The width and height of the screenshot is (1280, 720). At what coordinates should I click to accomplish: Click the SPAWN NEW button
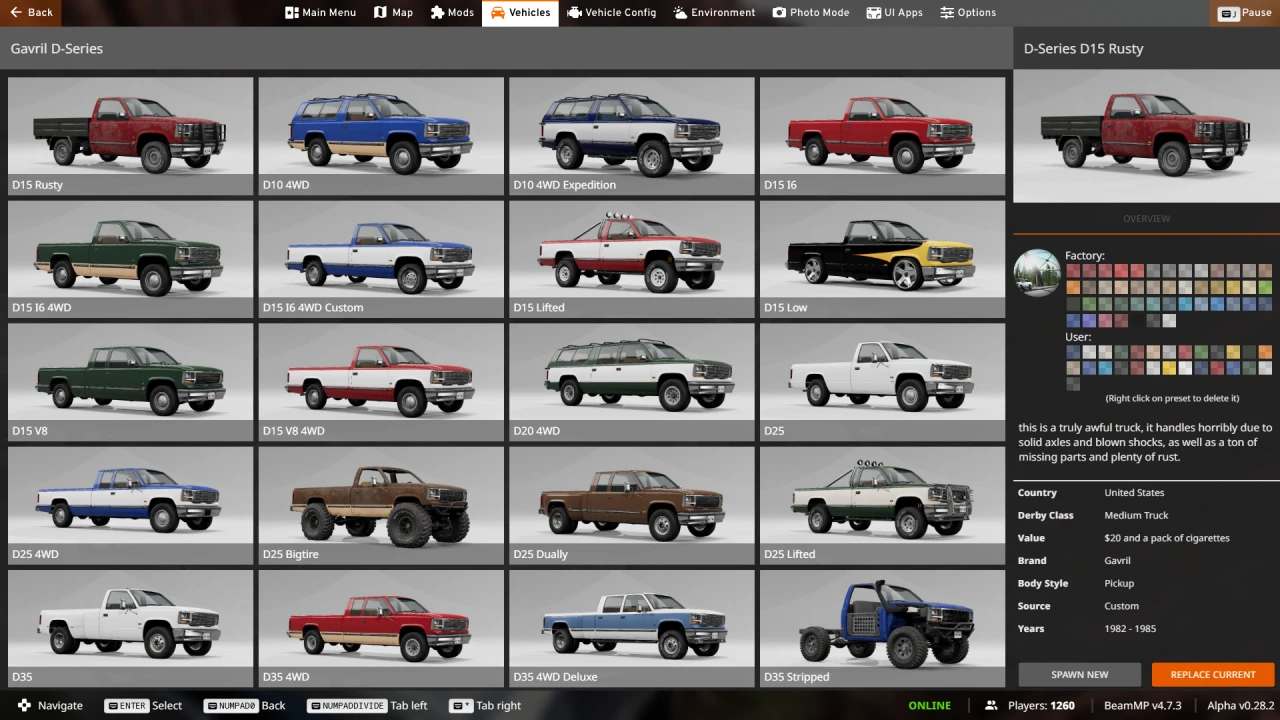(x=1079, y=674)
